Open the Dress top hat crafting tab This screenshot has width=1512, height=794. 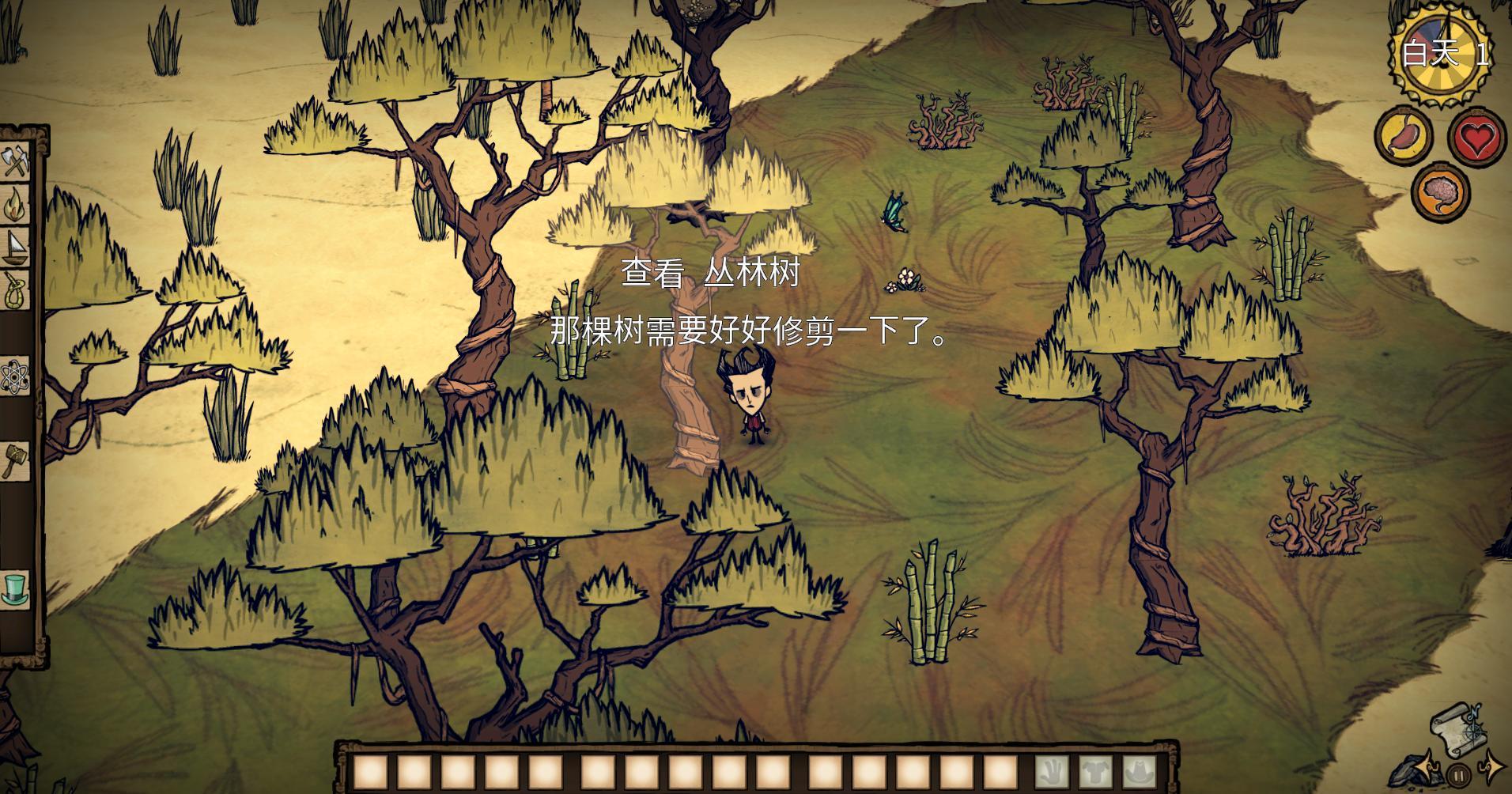pos(15,589)
